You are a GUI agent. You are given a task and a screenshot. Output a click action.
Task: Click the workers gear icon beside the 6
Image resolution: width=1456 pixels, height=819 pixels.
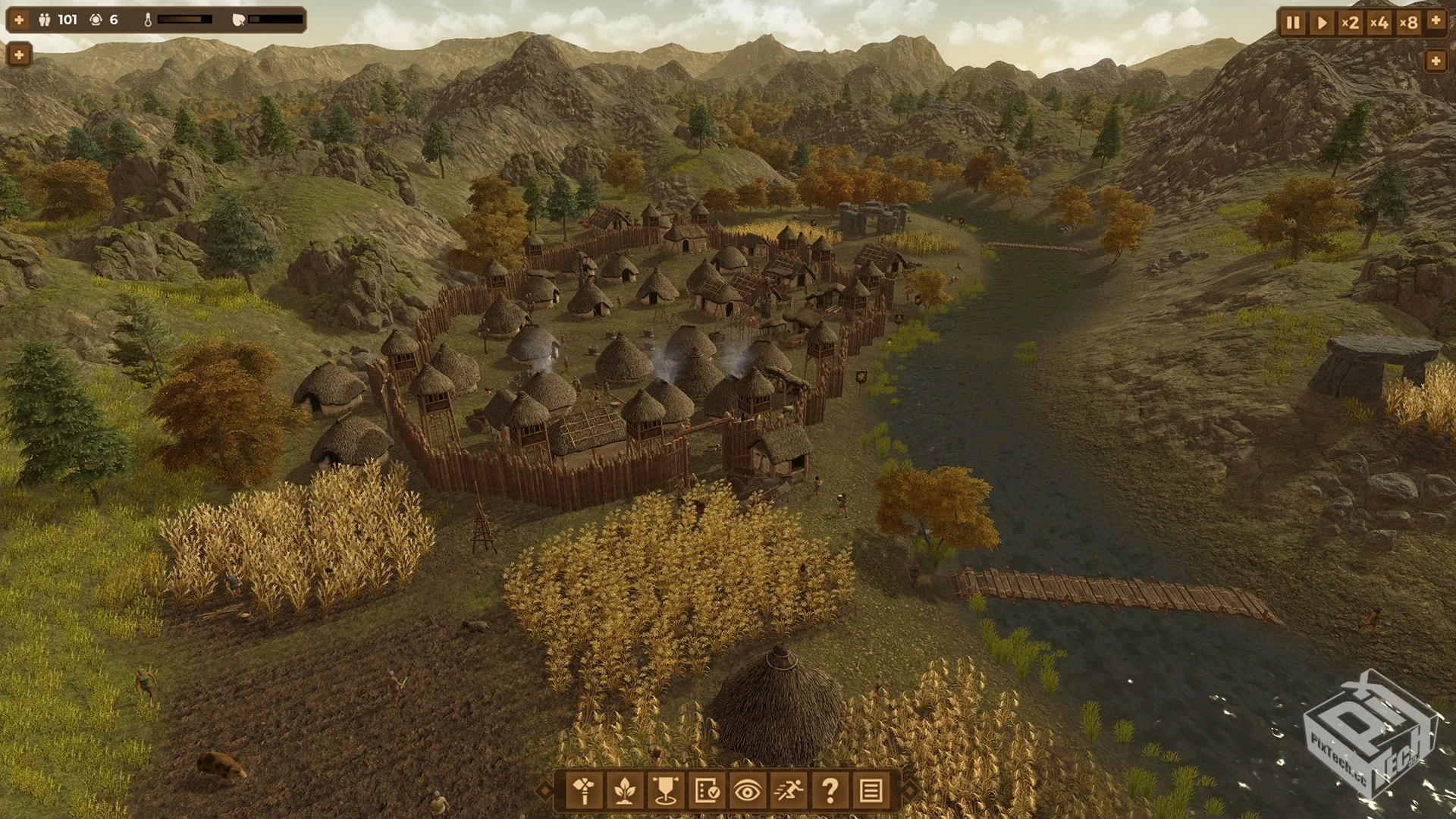(96, 20)
